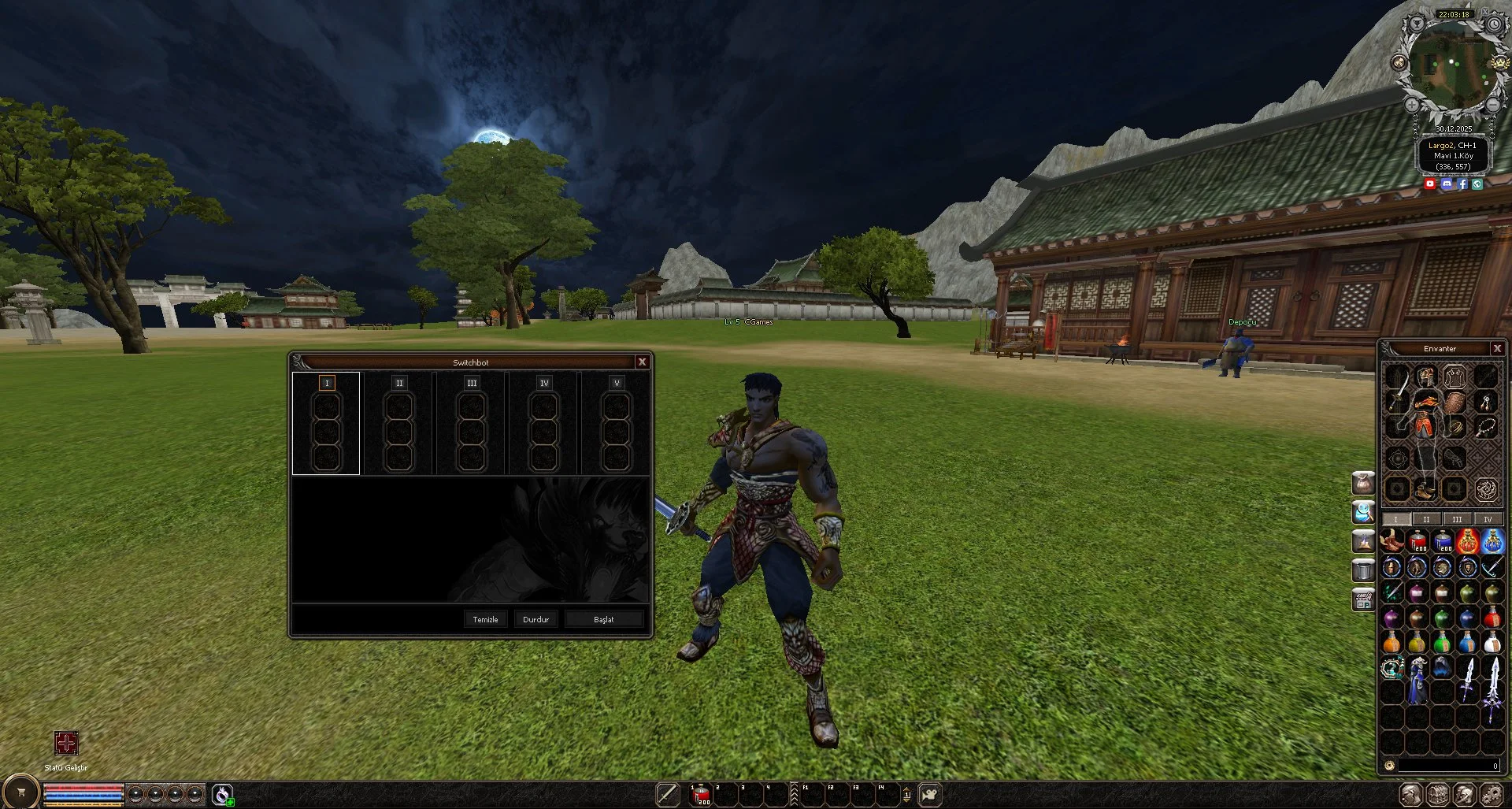
Task: Switch to inventory page IV
Action: [1487, 519]
